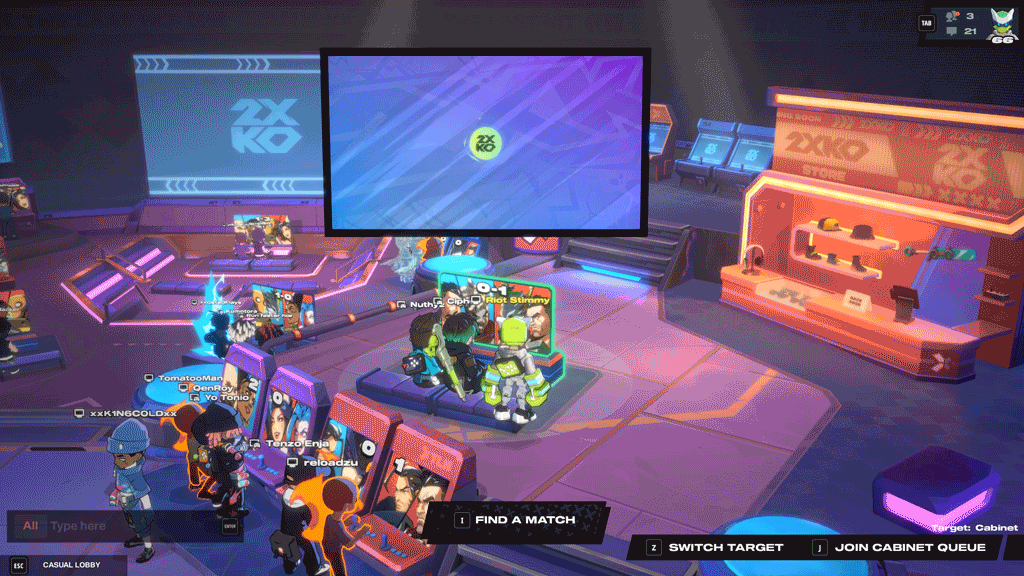Choose the Switch Target option
This screenshot has width=1024, height=576.
tap(725, 547)
